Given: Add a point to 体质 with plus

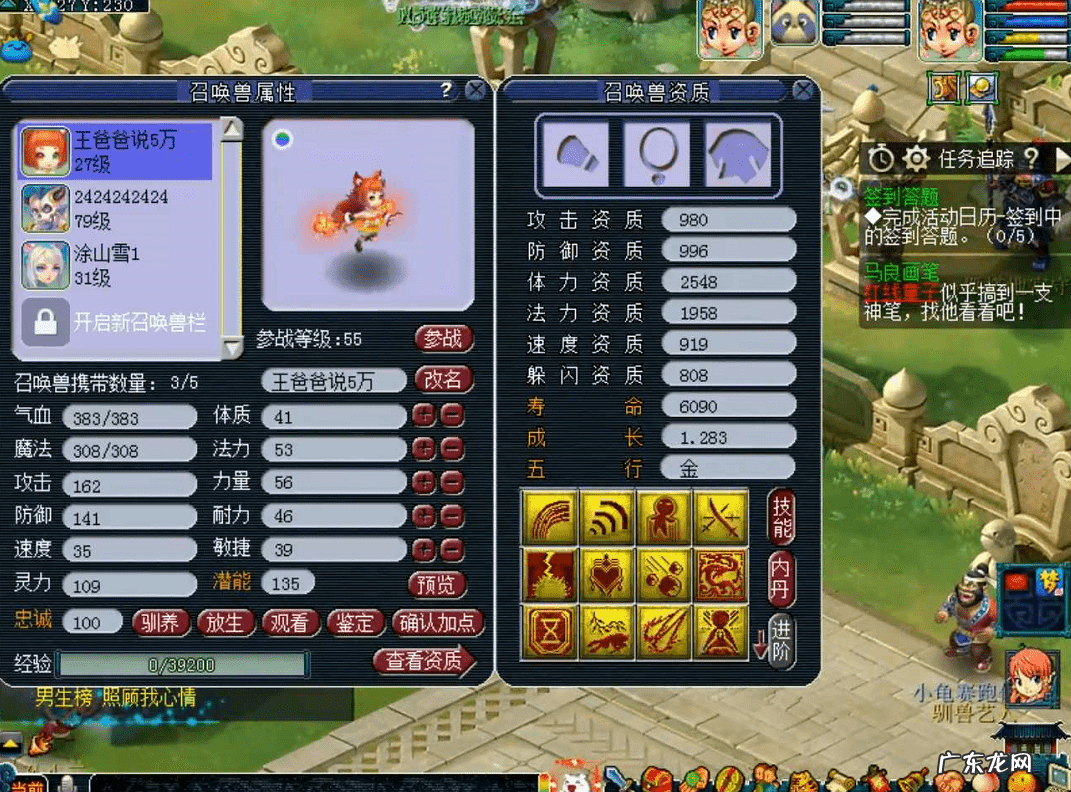Looking at the screenshot, I should click(x=424, y=417).
